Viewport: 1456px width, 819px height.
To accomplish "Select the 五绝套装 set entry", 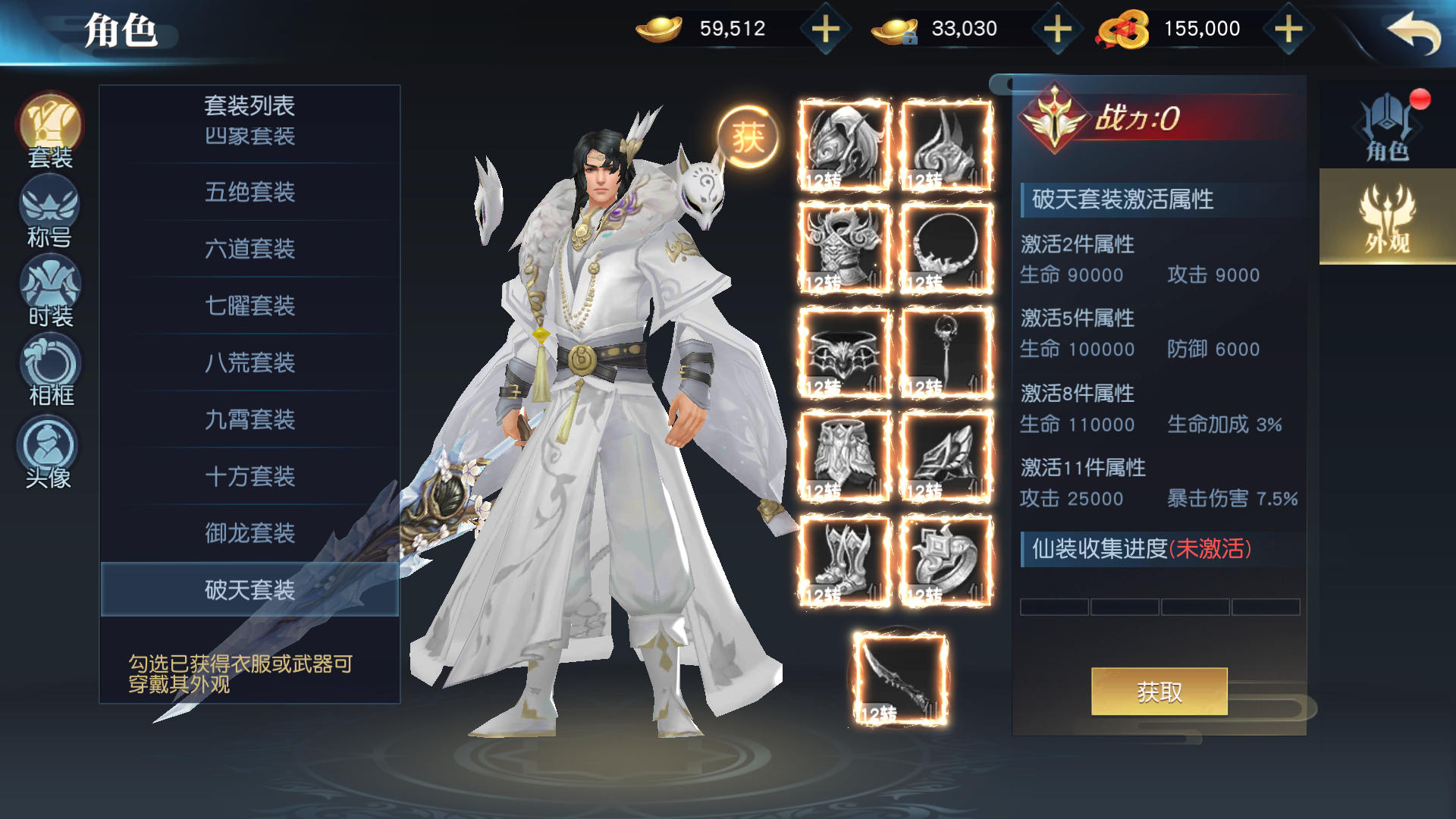I will (x=249, y=192).
